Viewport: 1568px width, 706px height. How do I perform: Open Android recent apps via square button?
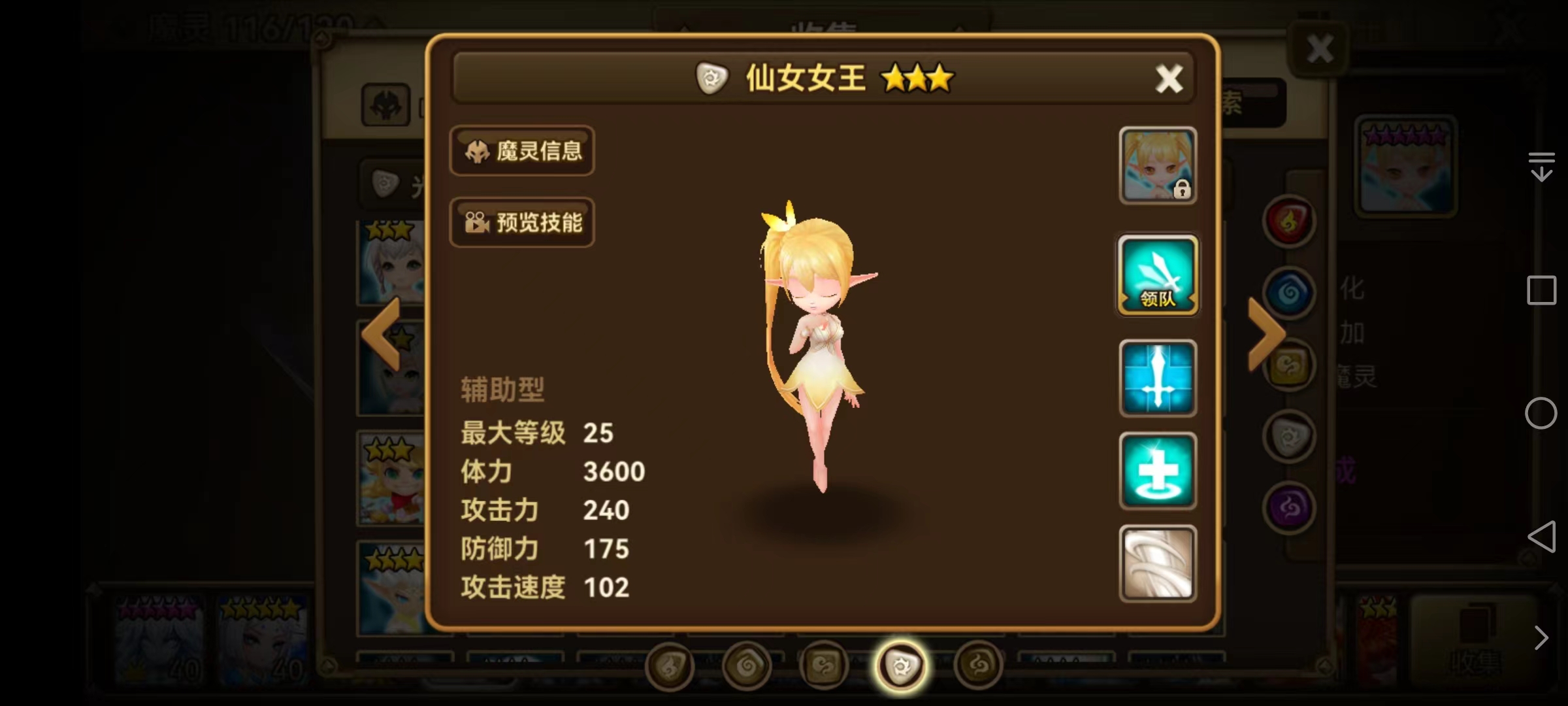tap(1543, 290)
